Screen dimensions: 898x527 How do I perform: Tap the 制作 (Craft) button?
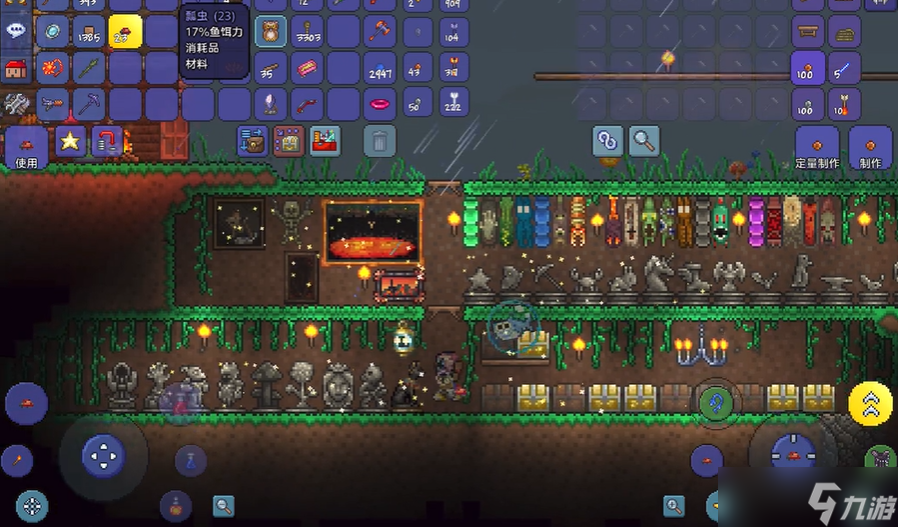pos(871,148)
